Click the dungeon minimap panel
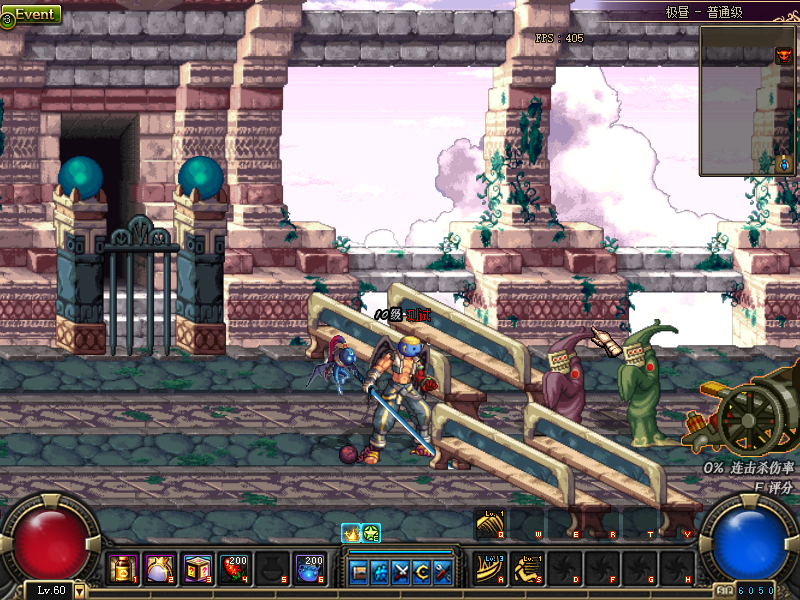This screenshot has width=800, height=600. 748,100
